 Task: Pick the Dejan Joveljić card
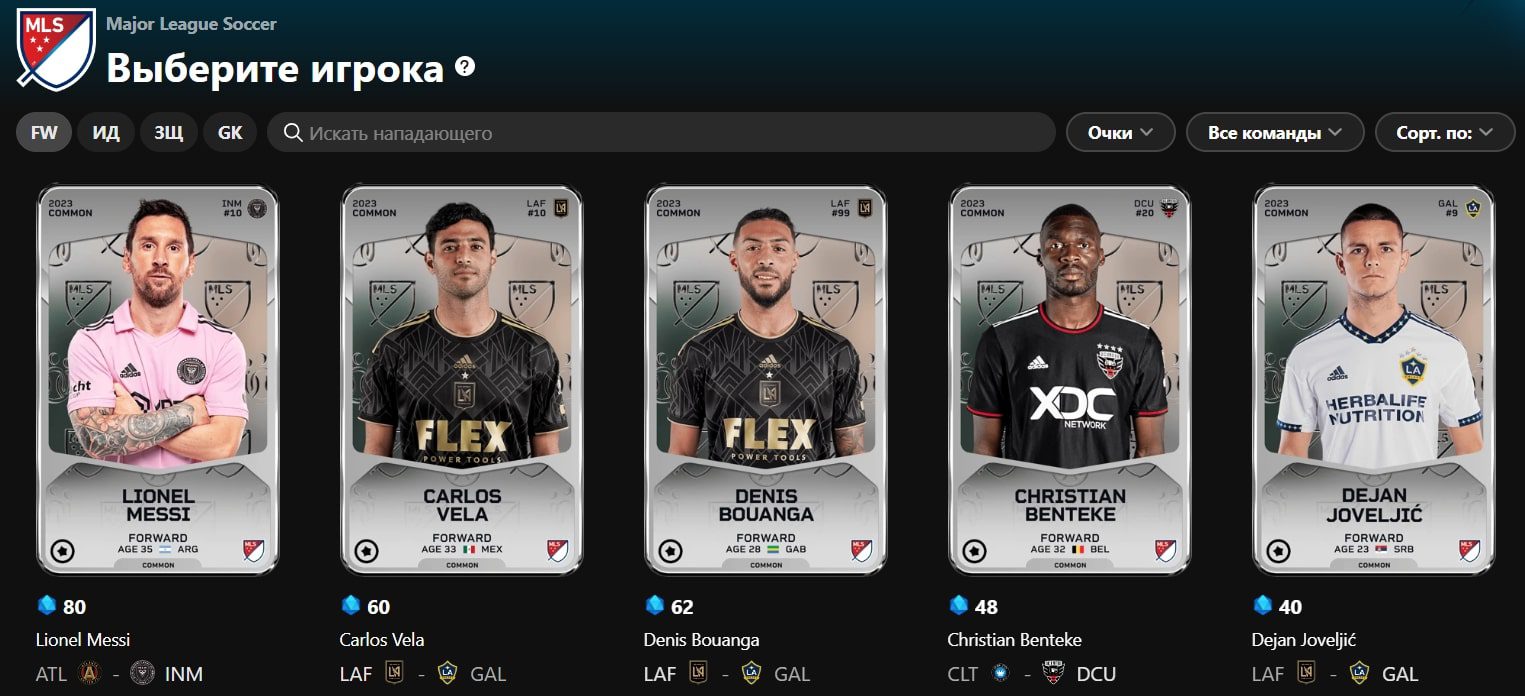coord(1374,380)
